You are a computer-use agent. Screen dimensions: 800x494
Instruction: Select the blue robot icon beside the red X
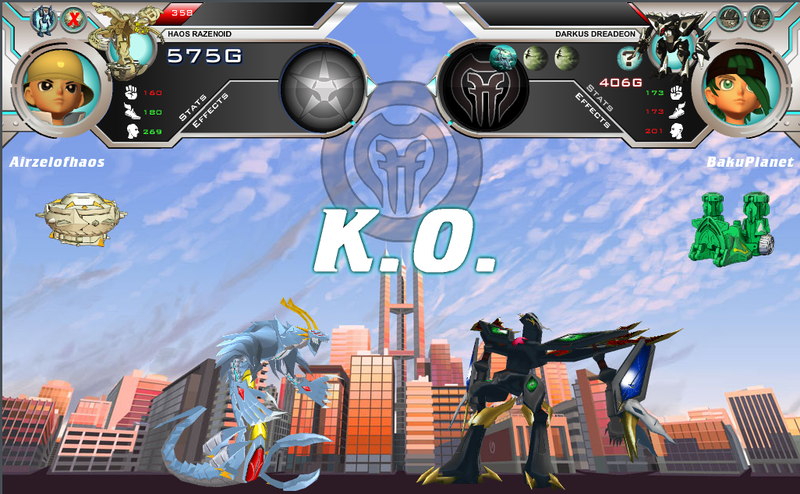click(45, 18)
